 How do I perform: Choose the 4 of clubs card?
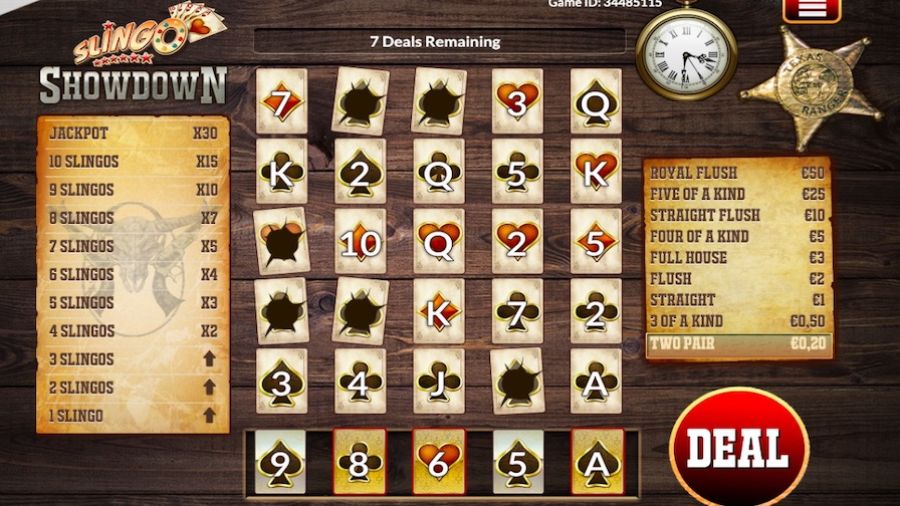360,381
